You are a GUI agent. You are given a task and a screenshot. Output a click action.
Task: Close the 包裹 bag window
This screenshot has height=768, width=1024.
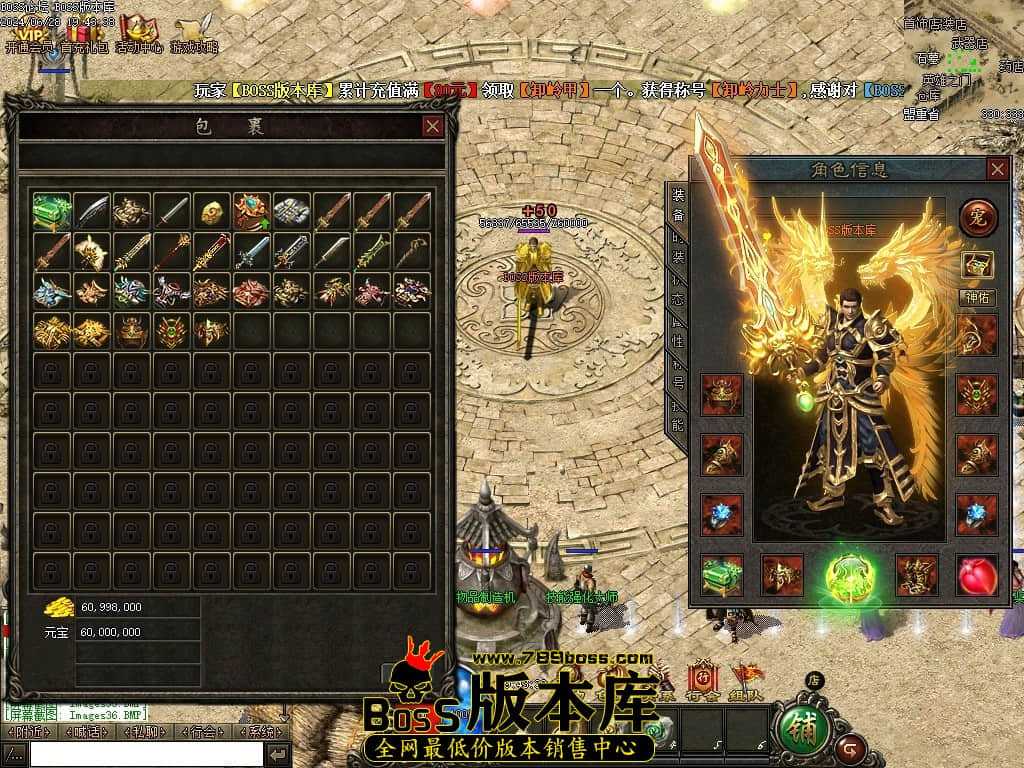[432, 126]
